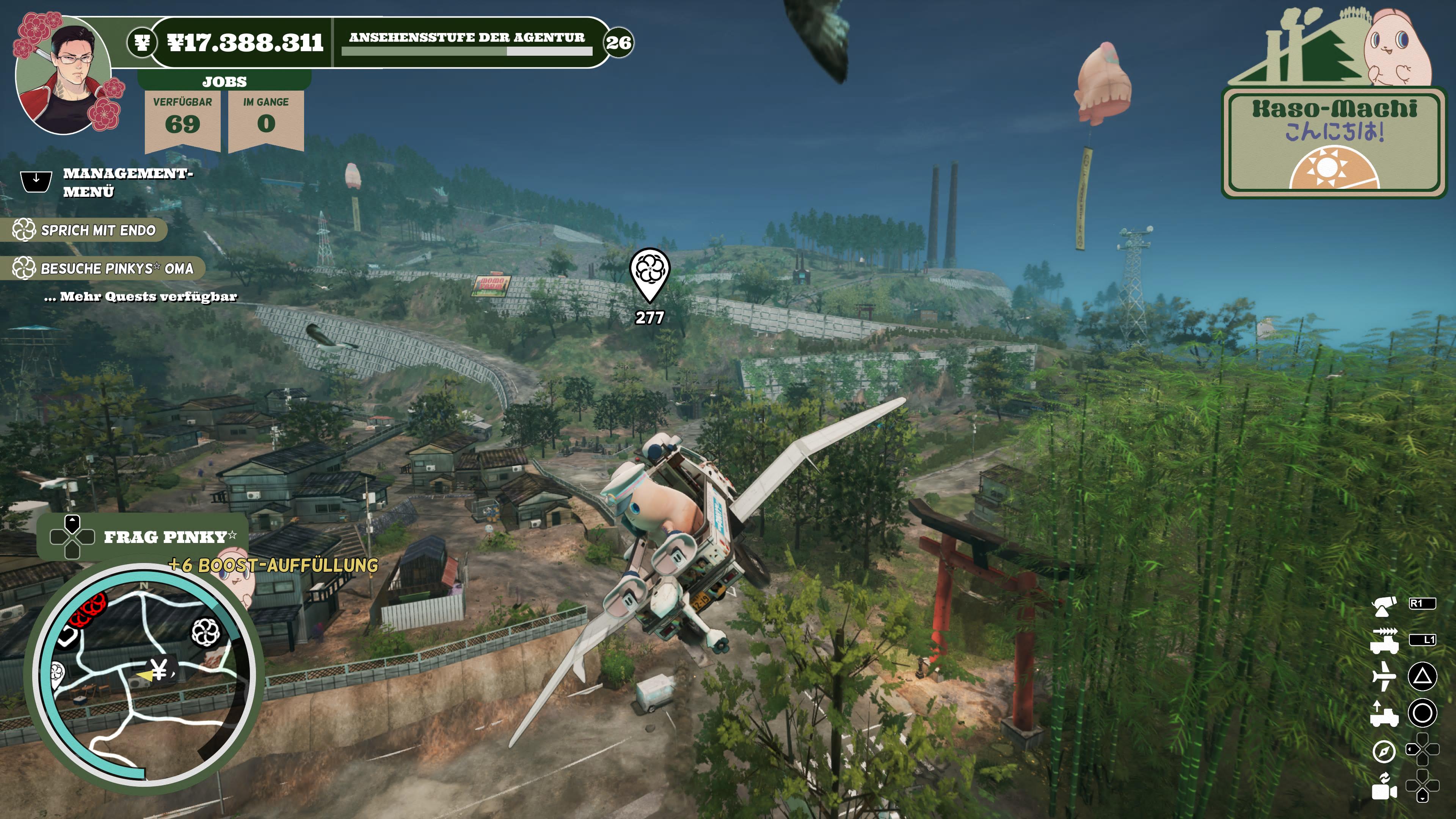The width and height of the screenshot is (1456, 819).
Task: Click the compass icon
Action: tap(1384, 751)
